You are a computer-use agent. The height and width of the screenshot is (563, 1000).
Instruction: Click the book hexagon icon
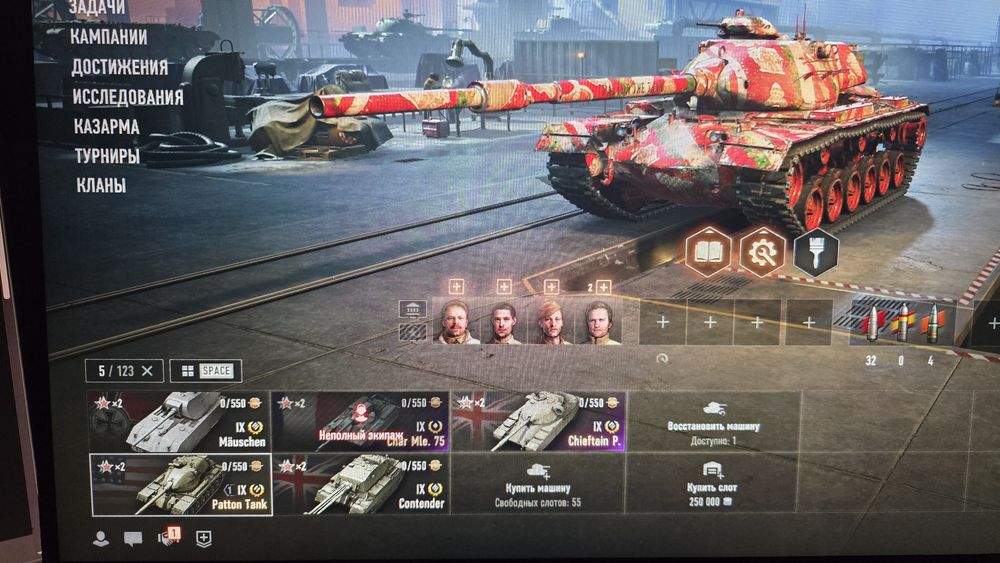tap(708, 251)
